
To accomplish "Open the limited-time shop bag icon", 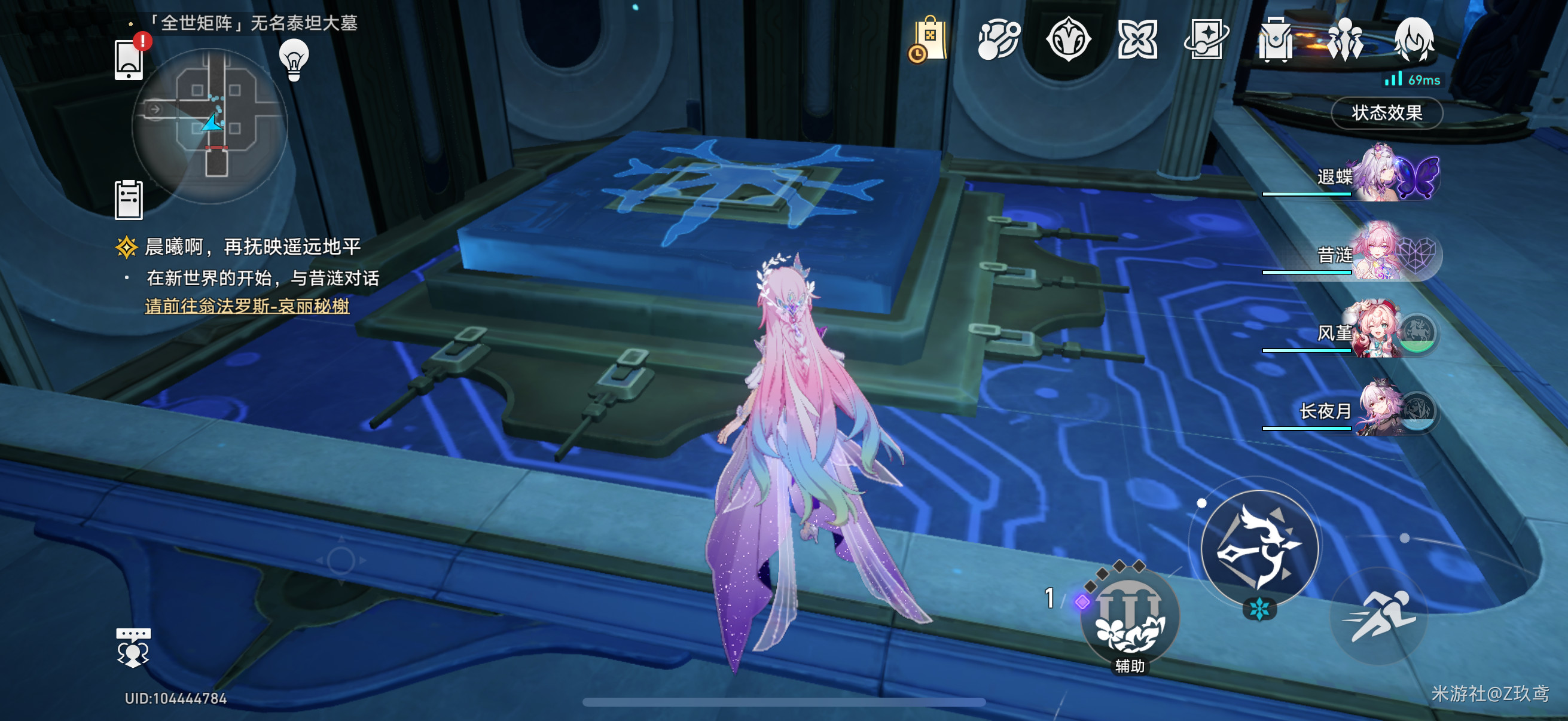I will click(928, 40).
